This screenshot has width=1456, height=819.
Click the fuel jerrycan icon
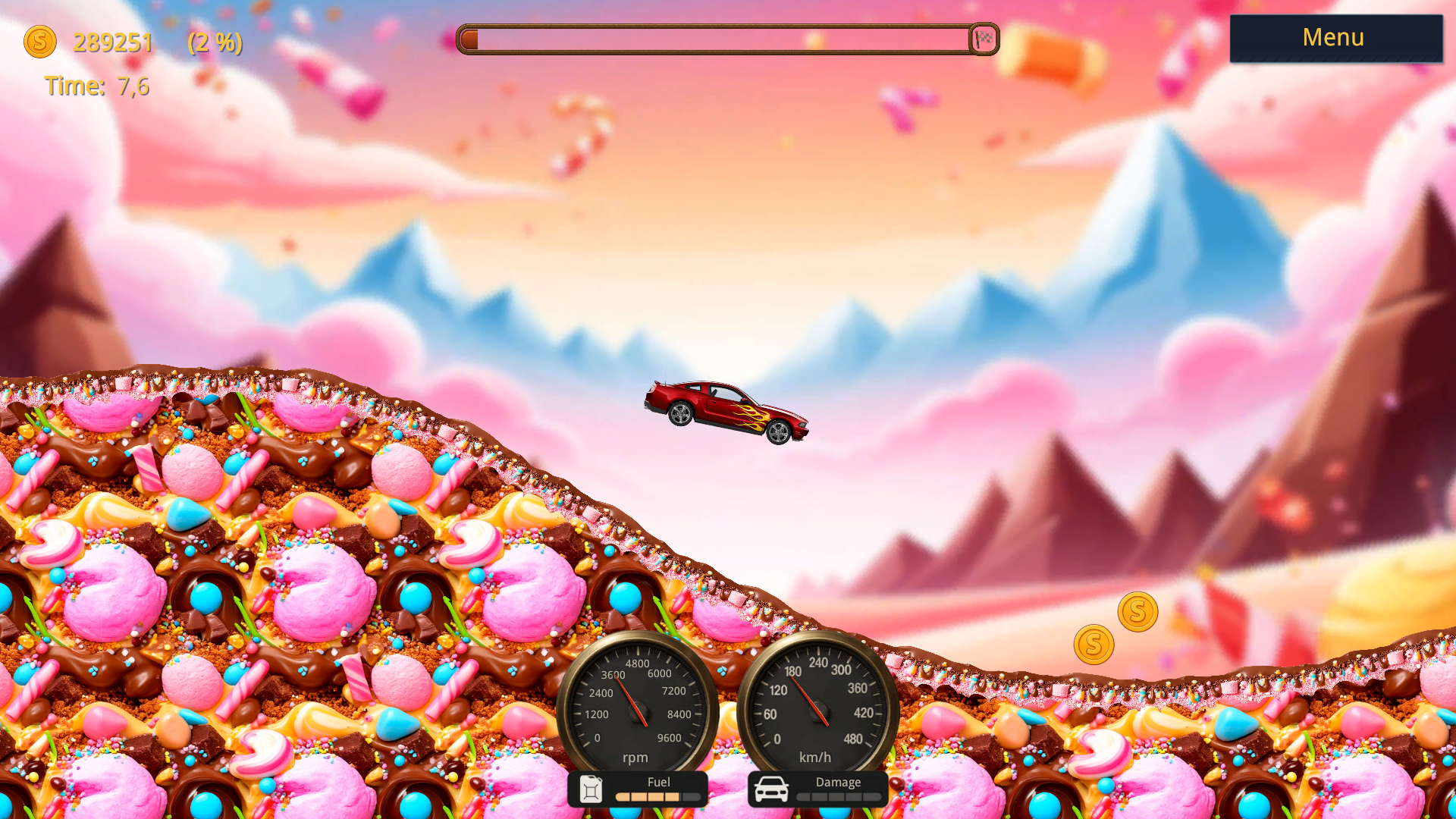pos(591,789)
